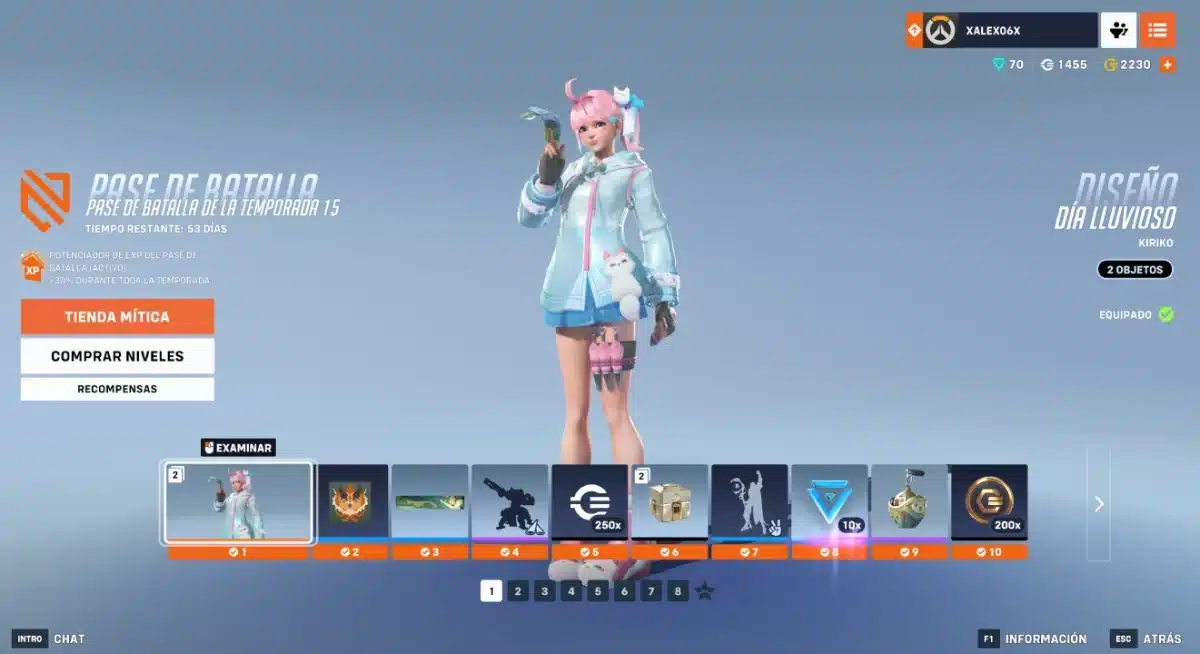The image size is (1200, 654).
Task: Go to battle pass page 2
Action: pyautogui.click(x=517, y=591)
